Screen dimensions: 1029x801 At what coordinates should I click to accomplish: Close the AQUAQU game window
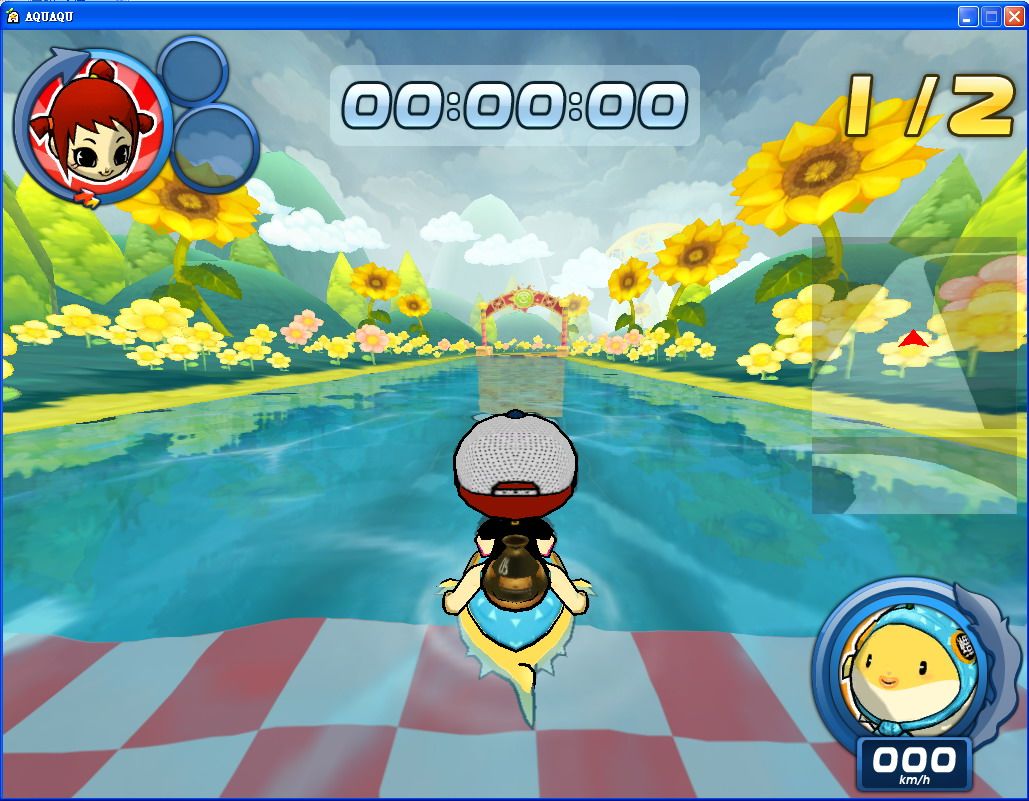pyautogui.click(x=1014, y=16)
